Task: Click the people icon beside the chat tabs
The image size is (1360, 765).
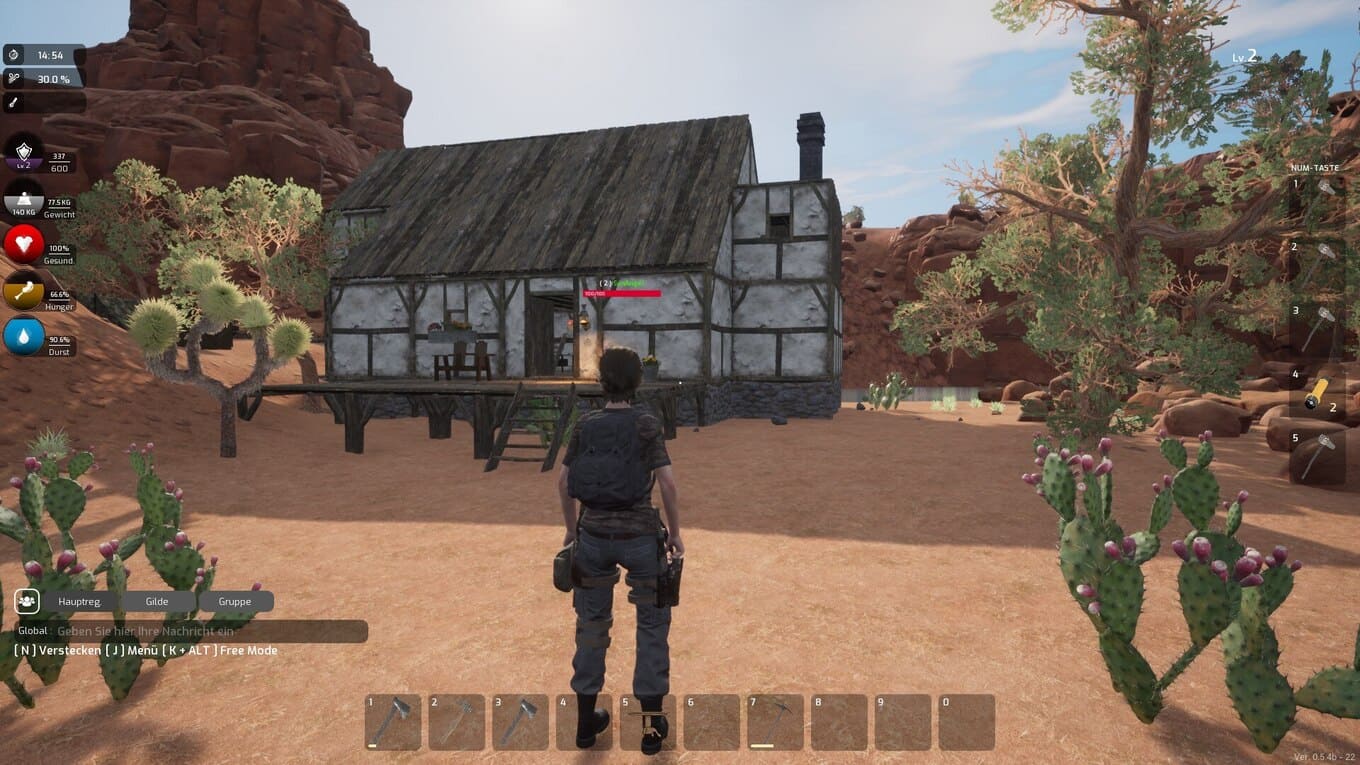Action: pyautogui.click(x=27, y=601)
